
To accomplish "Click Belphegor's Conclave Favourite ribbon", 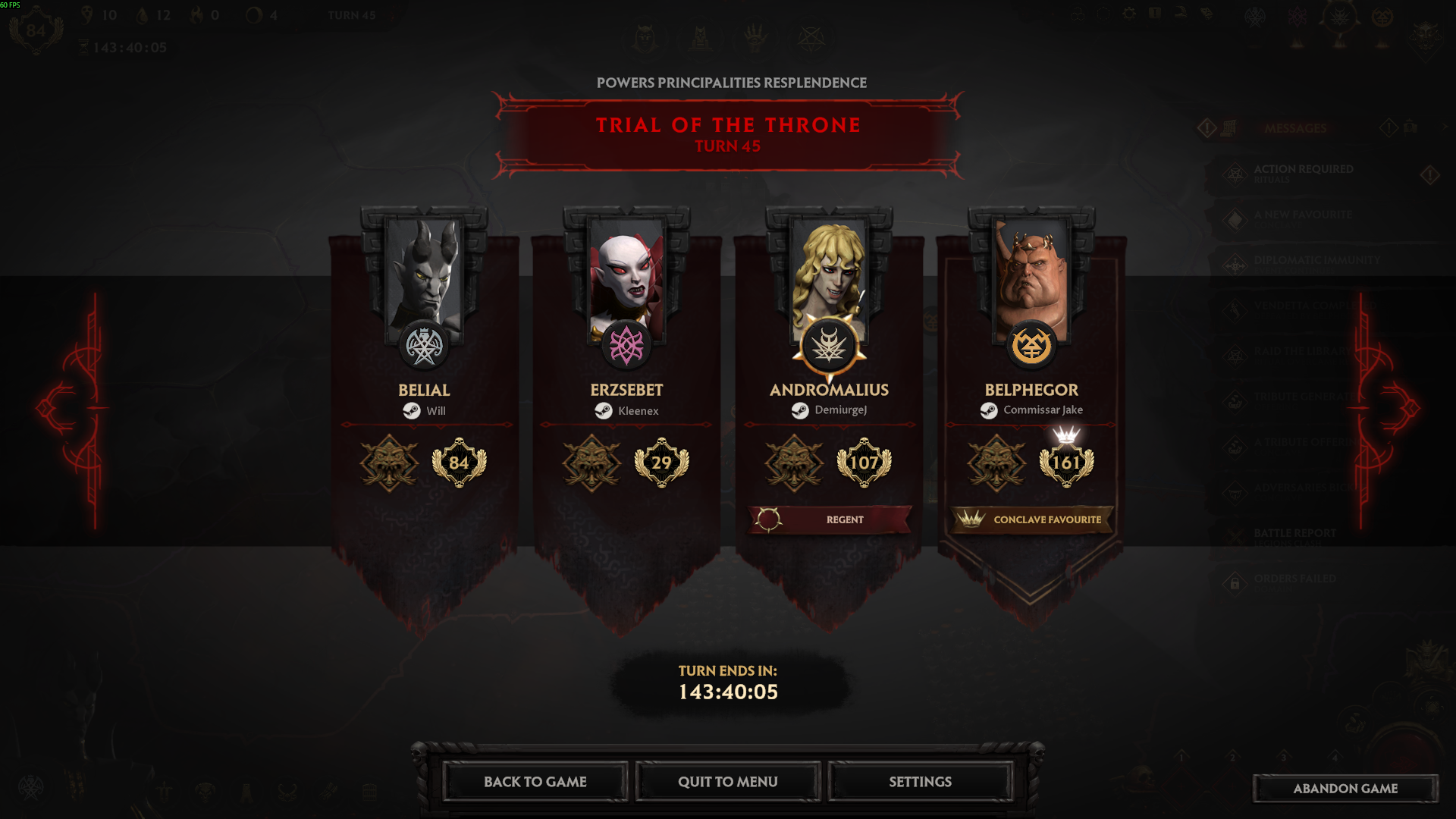I will click(1031, 519).
